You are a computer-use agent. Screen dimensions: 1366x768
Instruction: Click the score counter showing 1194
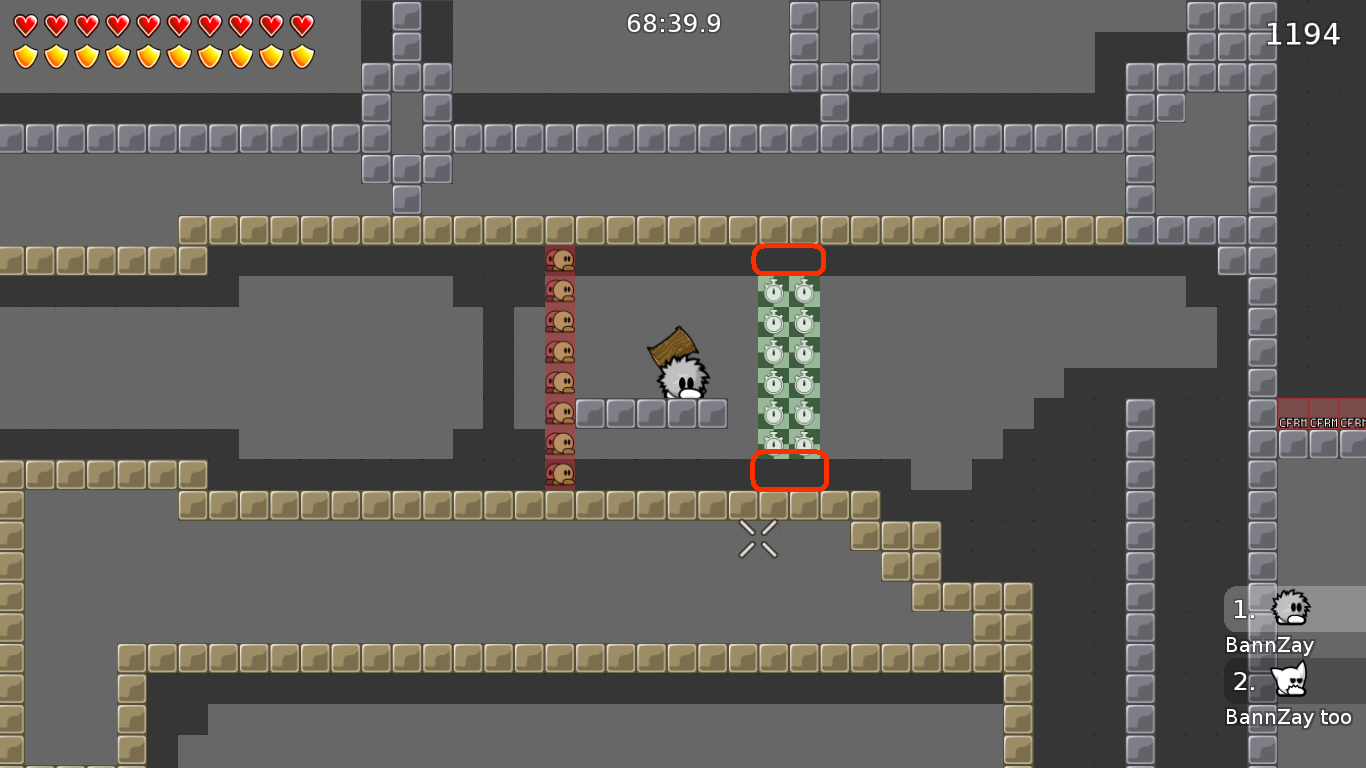(1303, 33)
